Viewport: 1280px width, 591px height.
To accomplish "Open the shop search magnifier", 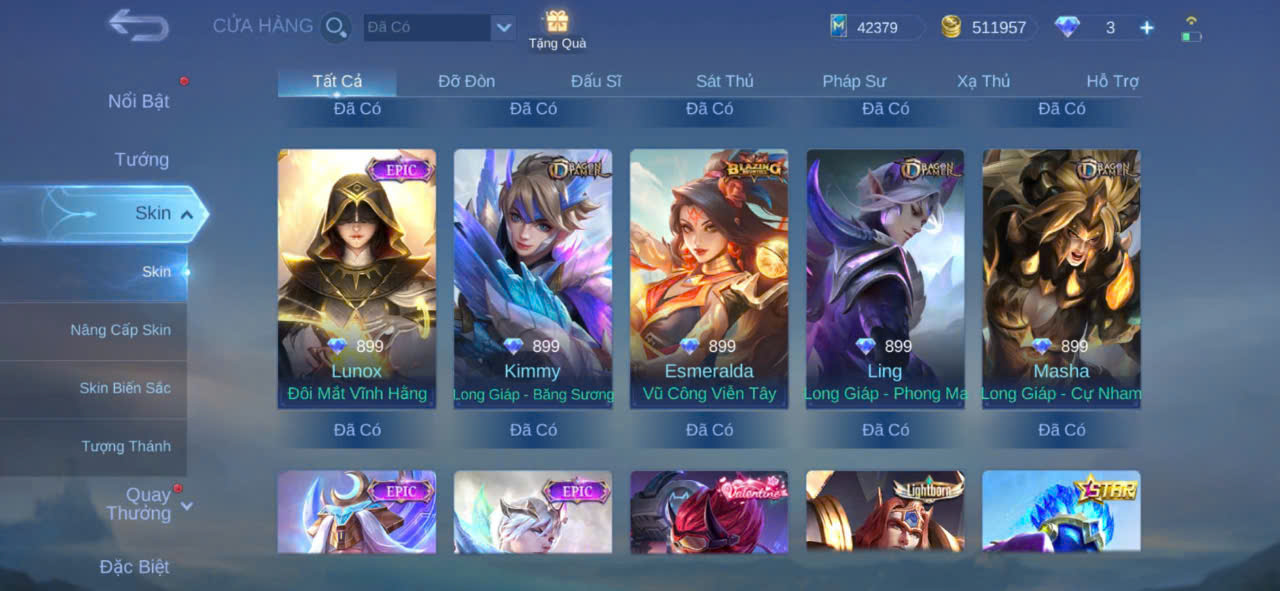I will (x=336, y=27).
